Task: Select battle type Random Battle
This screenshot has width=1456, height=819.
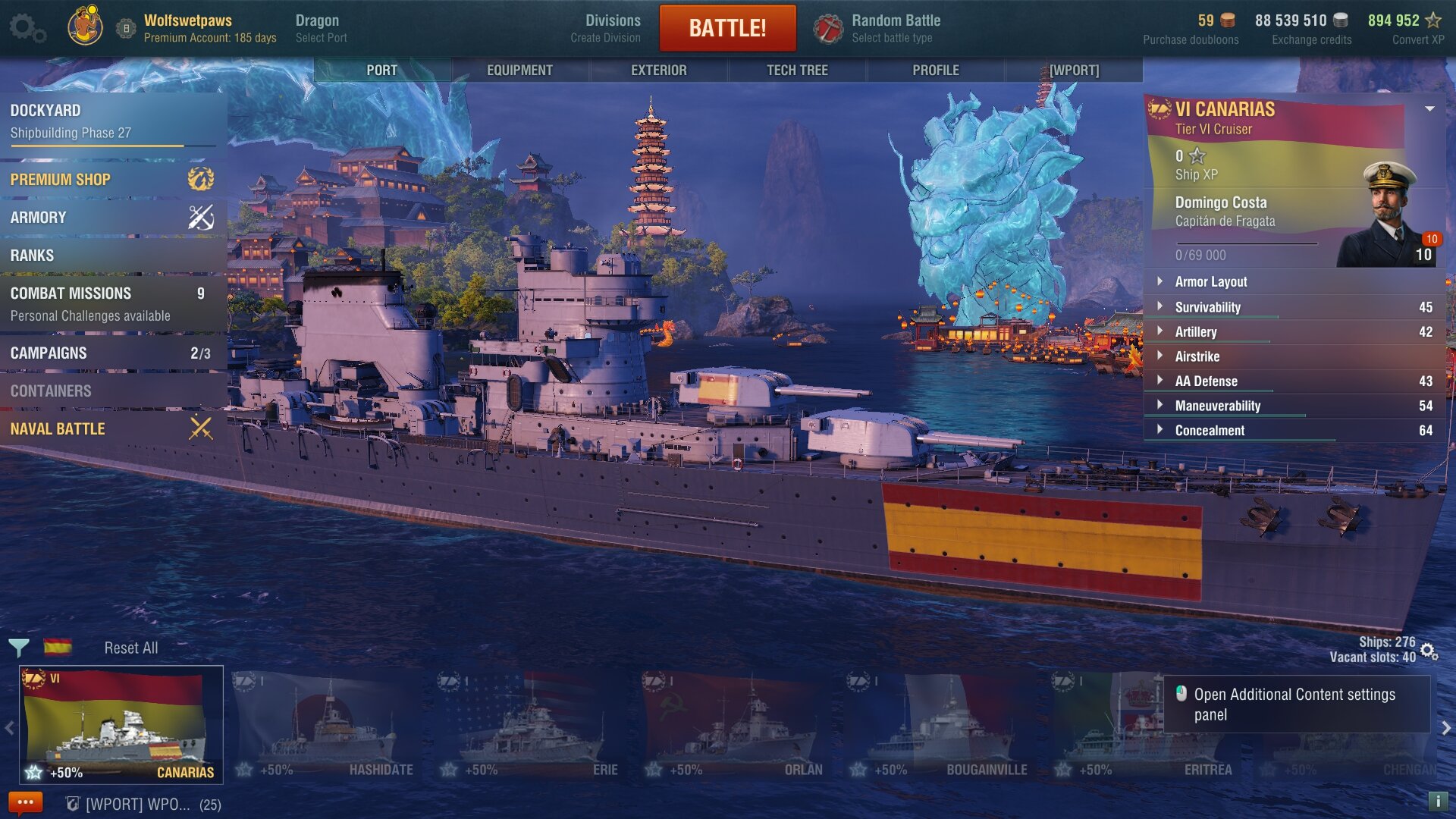Action: [880, 28]
